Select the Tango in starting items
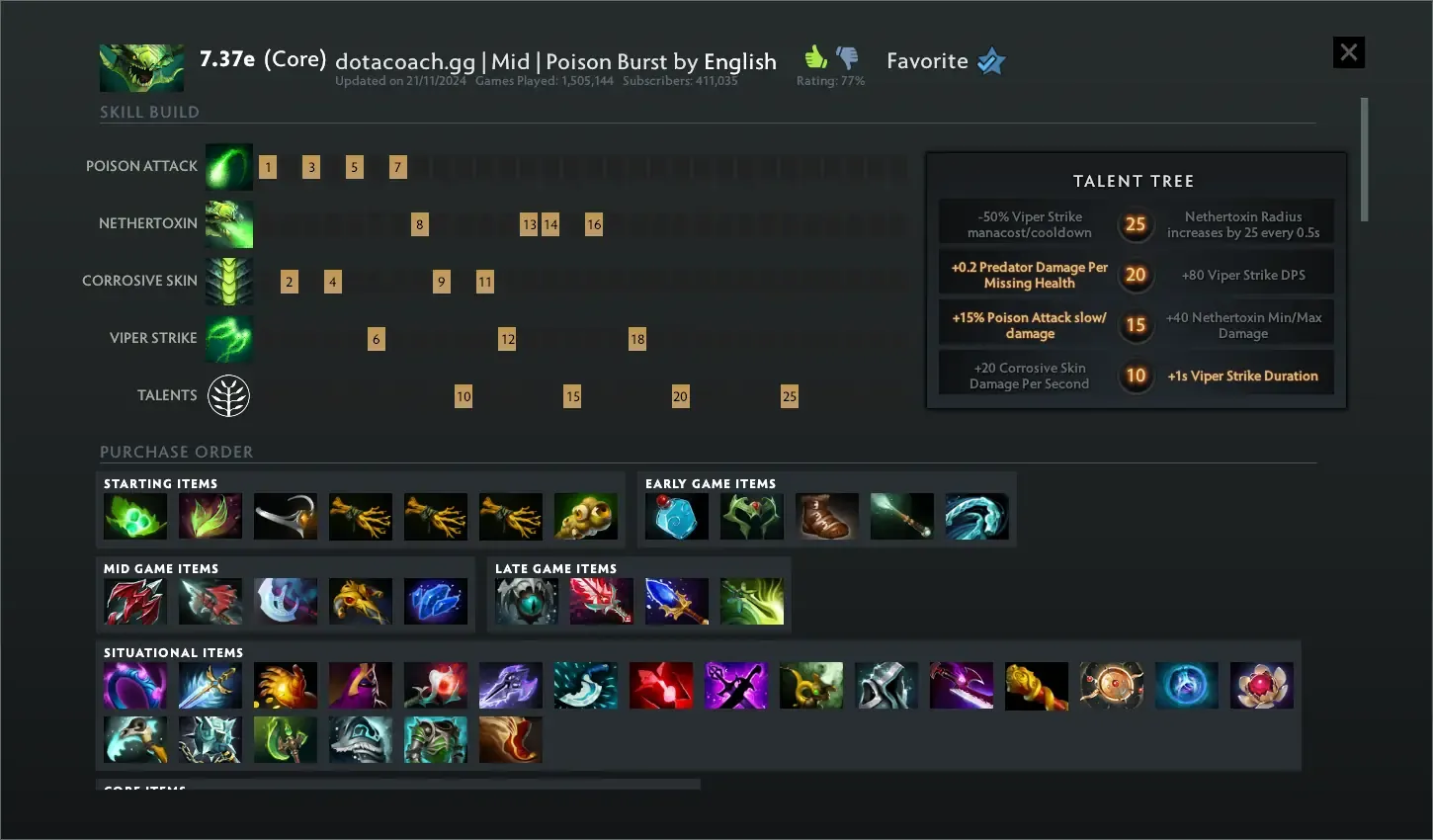Screen dimensions: 1433x840 (x=135, y=517)
